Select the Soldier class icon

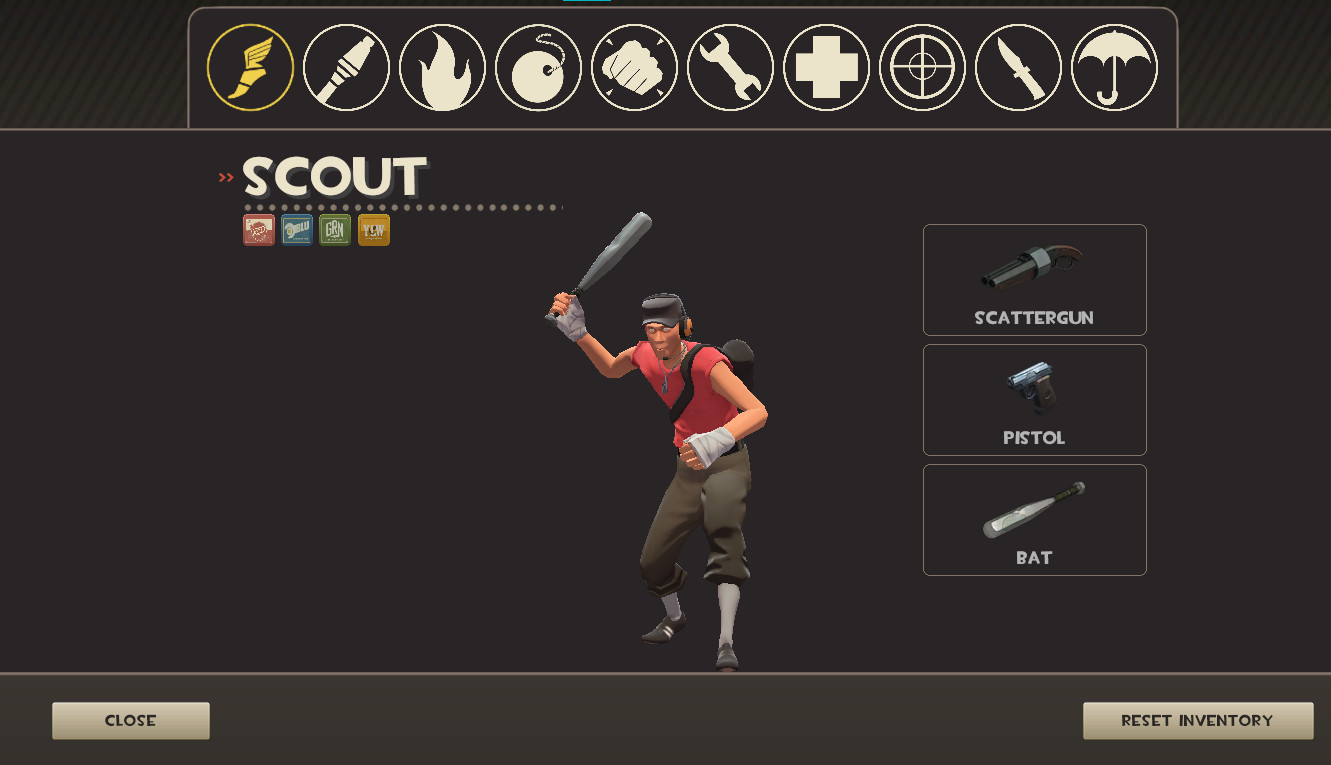[345, 67]
